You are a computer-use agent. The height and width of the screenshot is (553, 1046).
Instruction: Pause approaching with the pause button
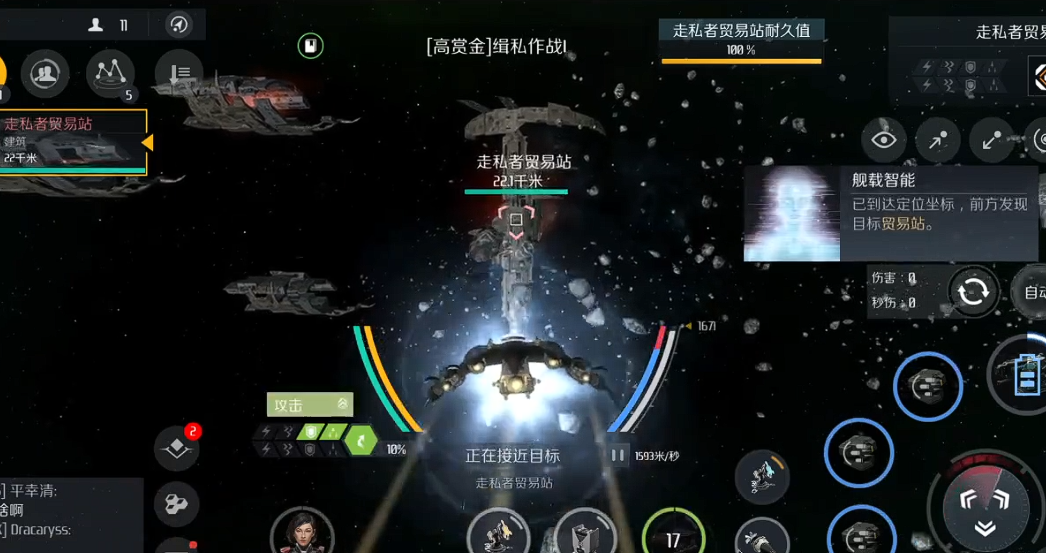point(618,456)
